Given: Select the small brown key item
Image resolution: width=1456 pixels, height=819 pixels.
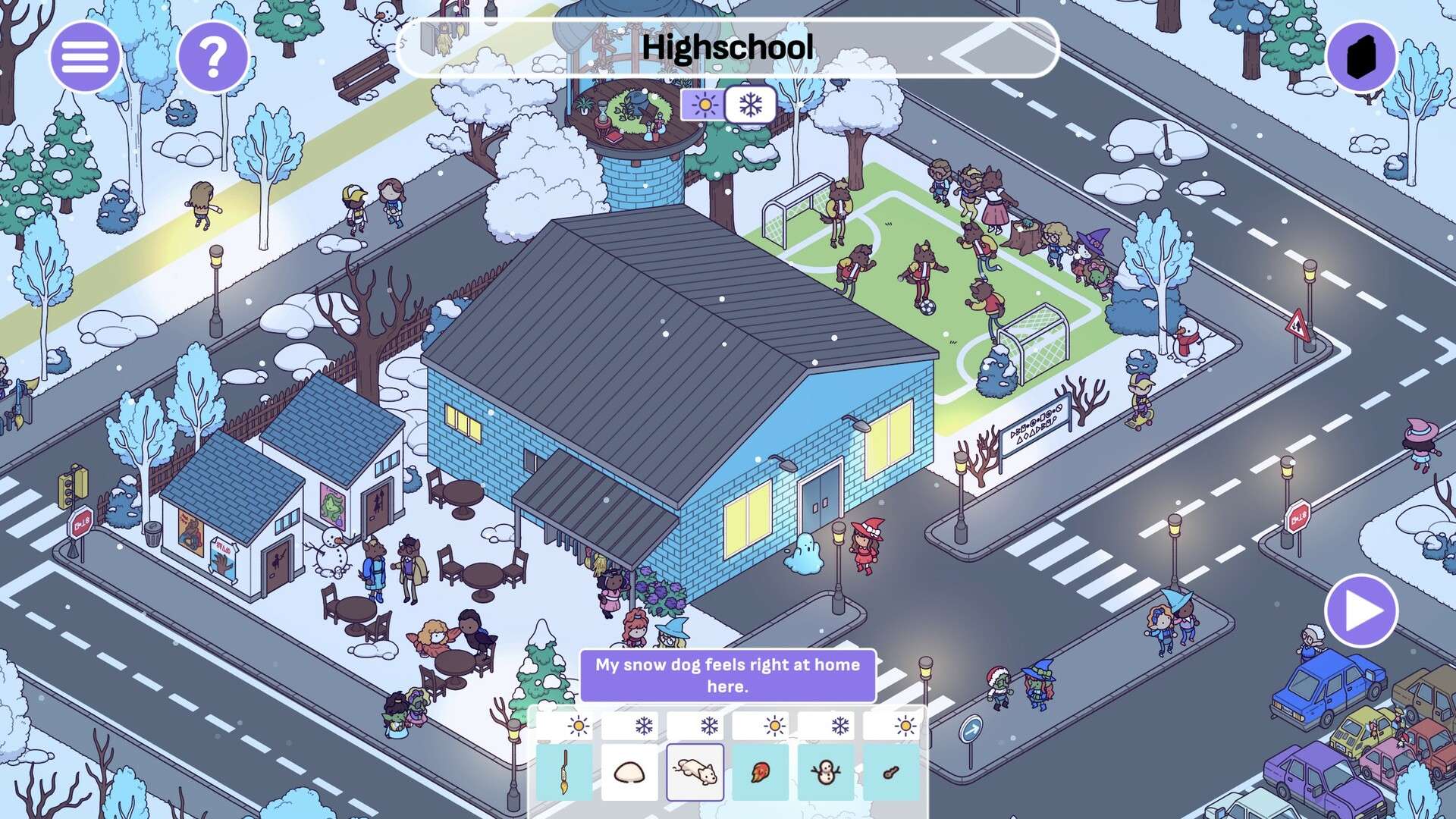Looking at the screenshot, I should (x=891, y=772).
